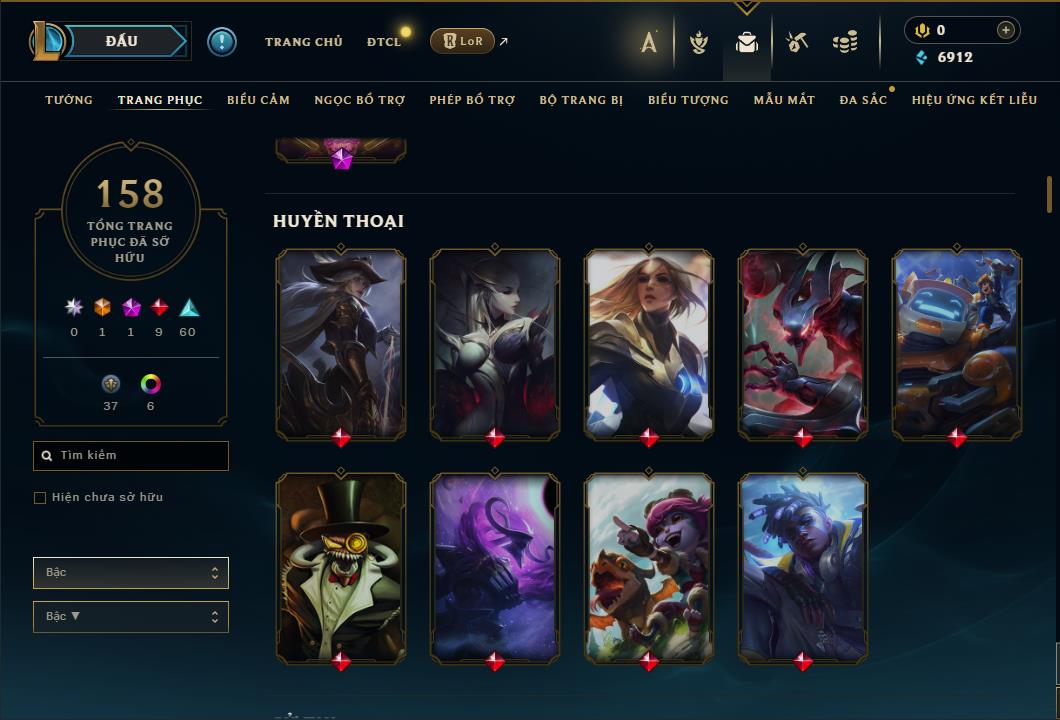Screen dimensions: 1060x720
Task: Click the ĐẤU play button
Action: coord(120,41)
